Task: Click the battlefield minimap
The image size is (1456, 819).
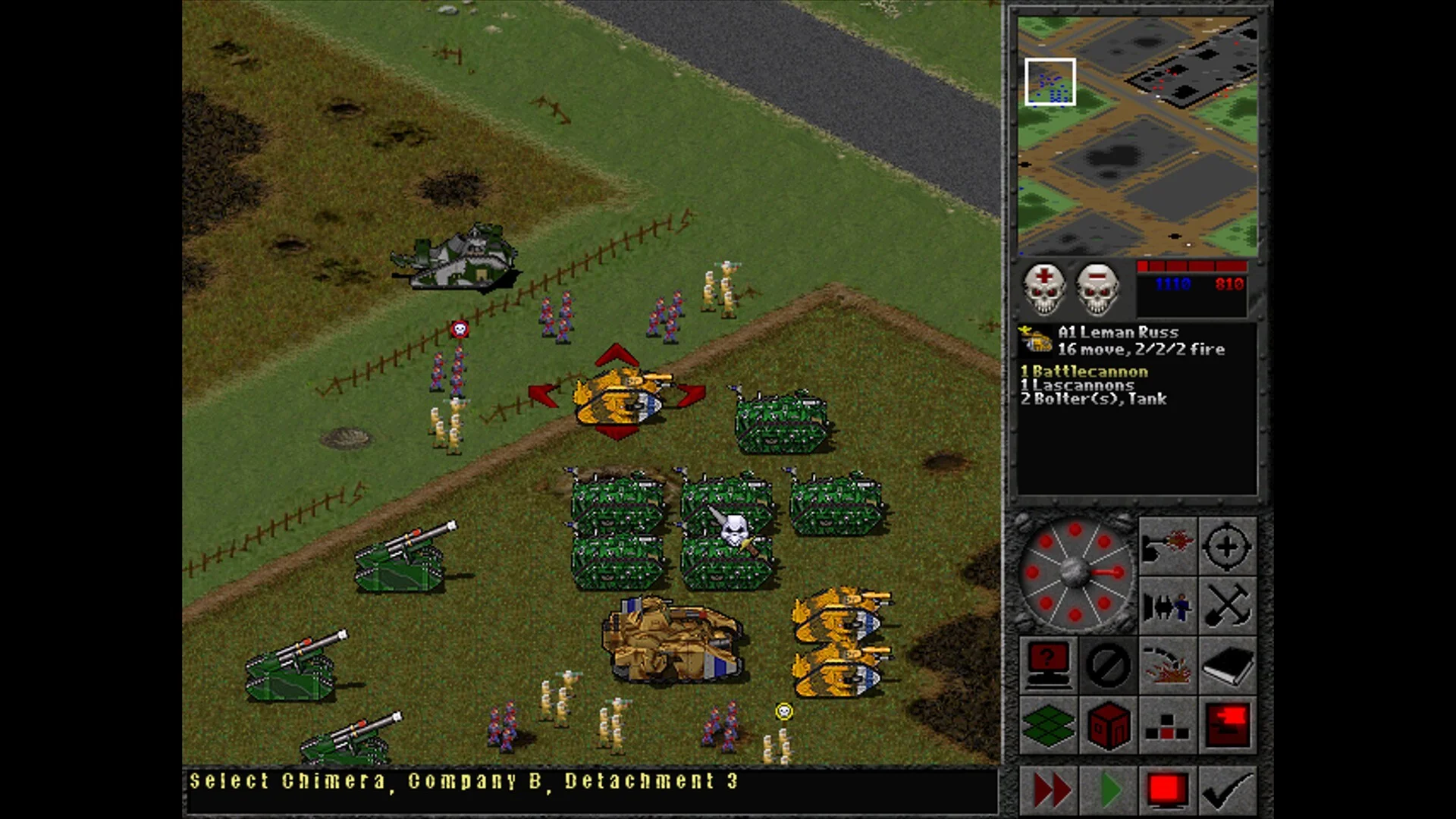Action: [x=1137, y=136]
